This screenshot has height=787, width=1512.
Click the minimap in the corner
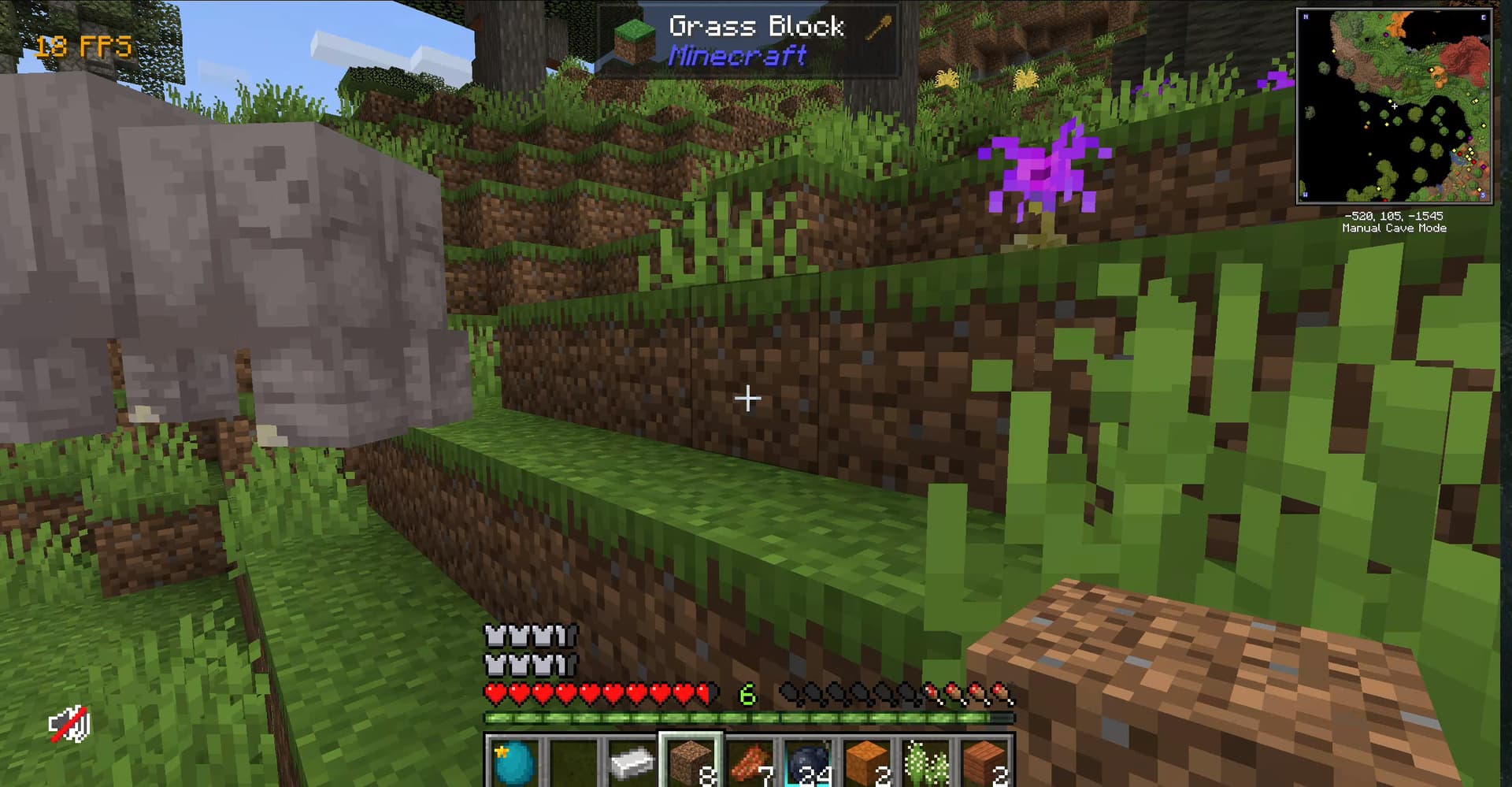[1394, 106]
